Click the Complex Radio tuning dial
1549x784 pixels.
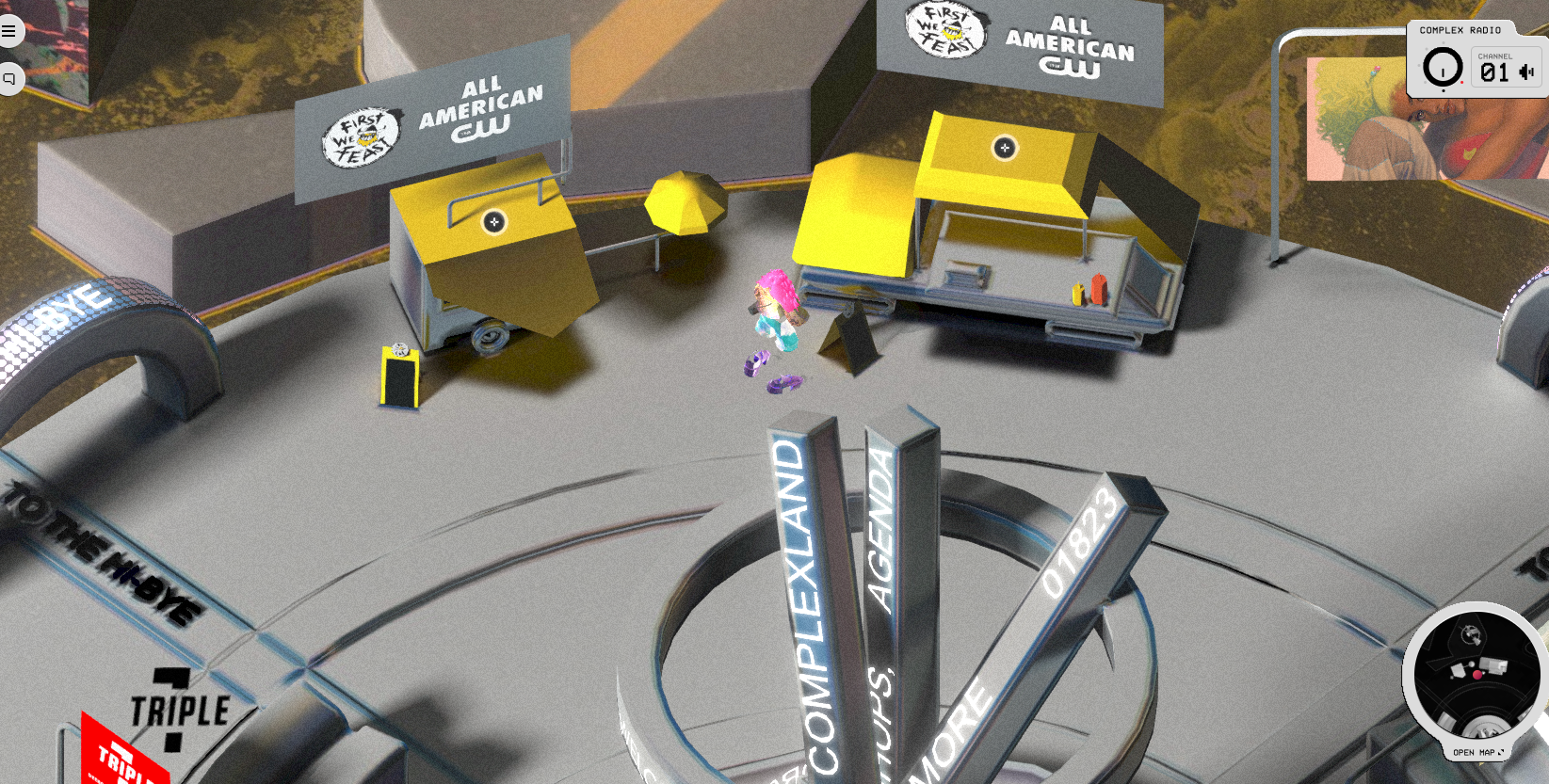[x=1443, y=68]
